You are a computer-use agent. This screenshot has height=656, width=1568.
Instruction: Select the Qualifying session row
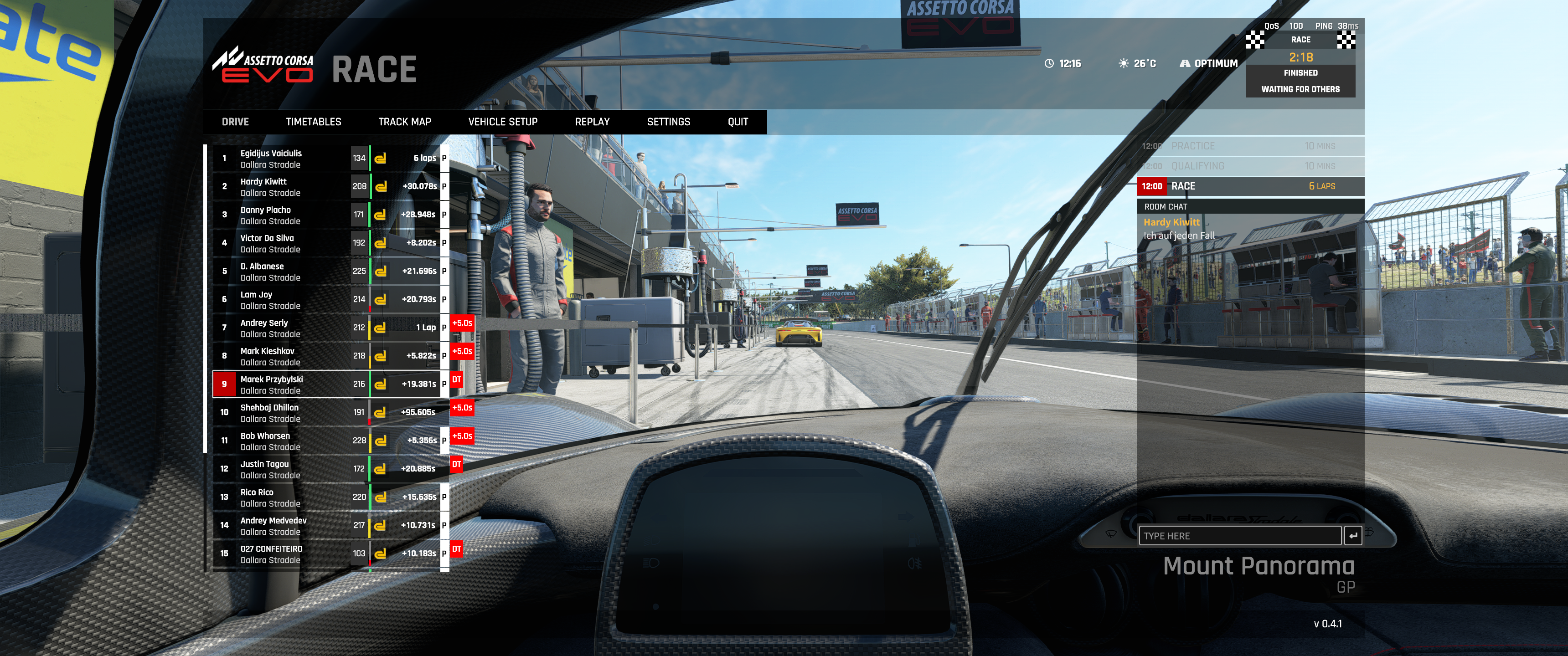(1250, 166)
